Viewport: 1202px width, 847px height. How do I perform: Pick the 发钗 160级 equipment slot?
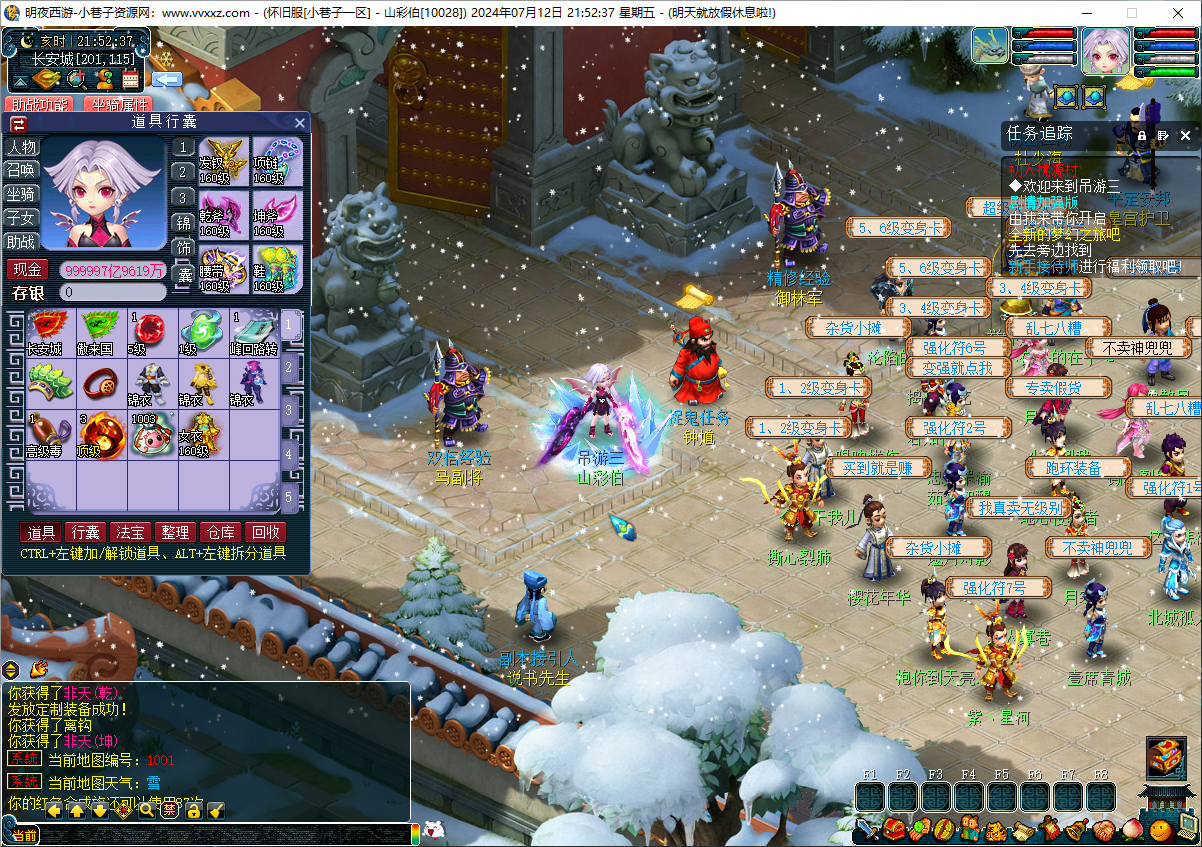coord(223,161)
